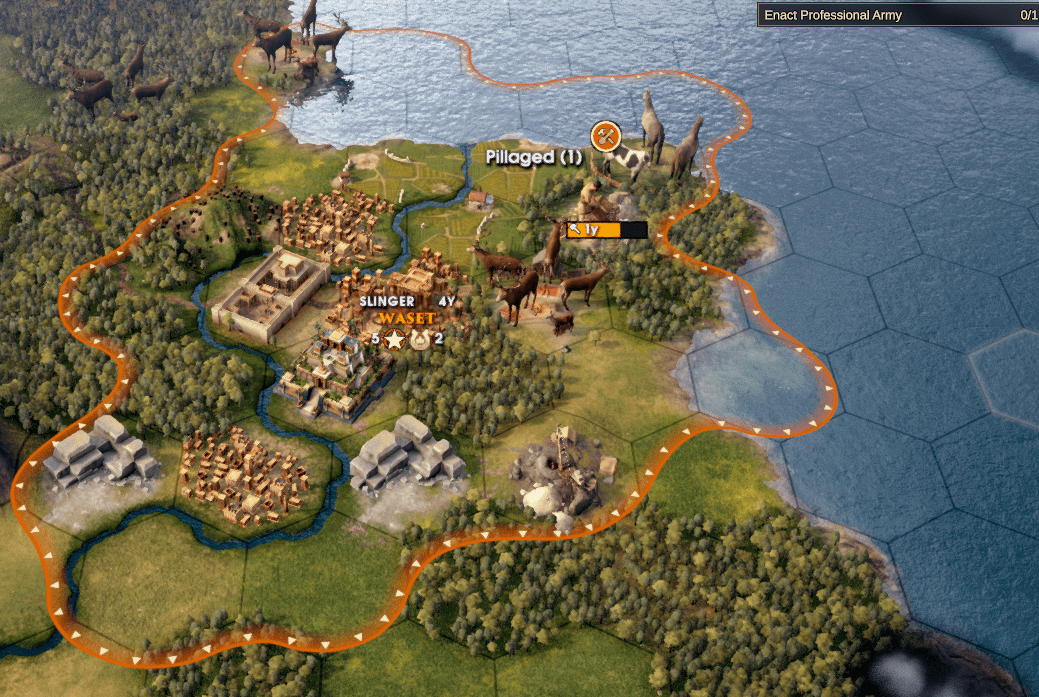The height and width of the screenshot is (697, 1039).
Task: Click Waset's star culture icon
Action: click(x=395, y=340)
